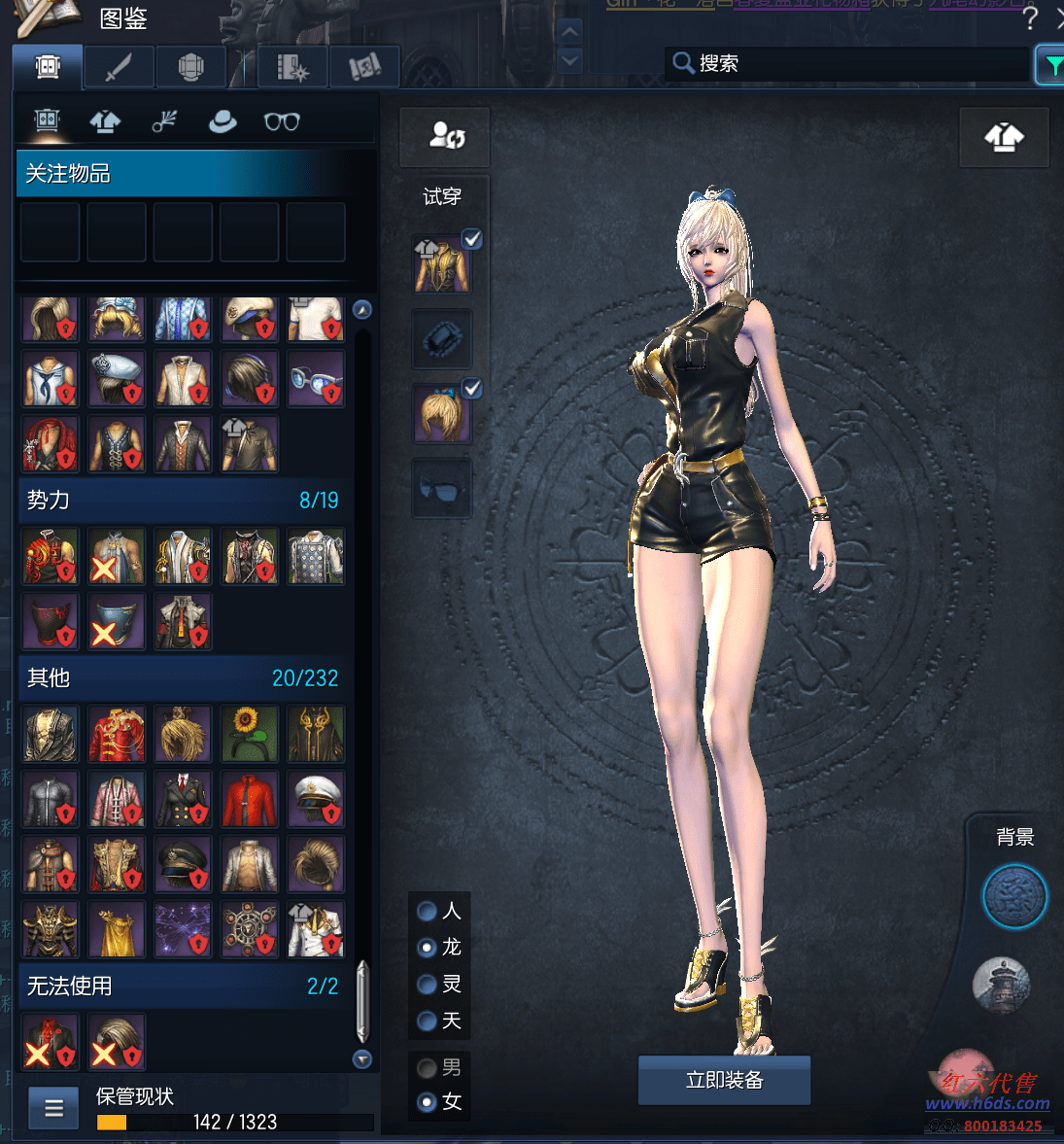
Task: Choose the 灵 race radio option
Action: [x=427, y=984]
